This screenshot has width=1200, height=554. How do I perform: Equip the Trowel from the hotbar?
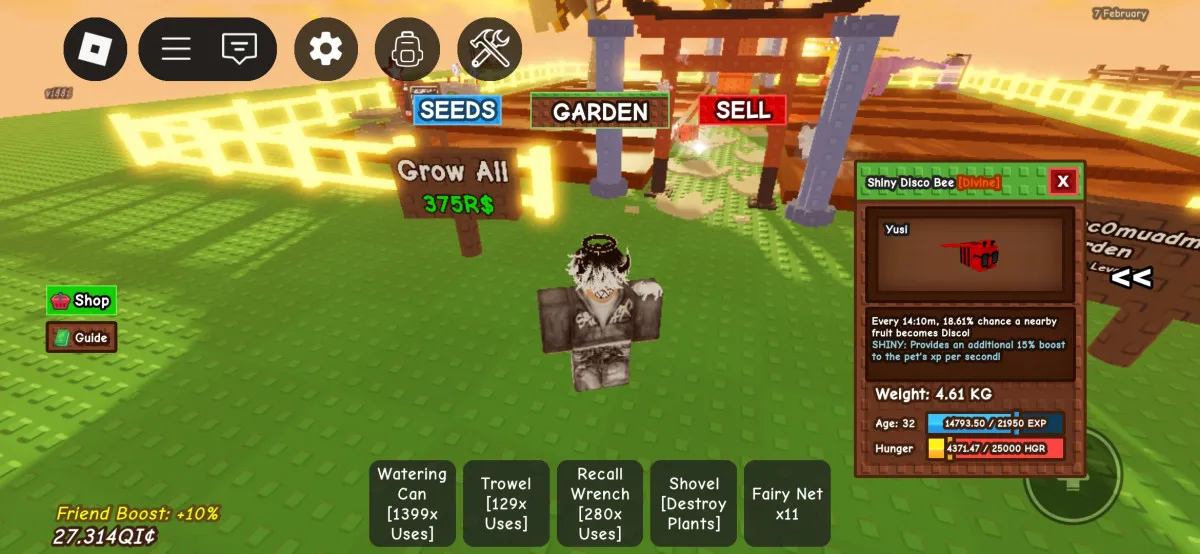pos(506,503)
